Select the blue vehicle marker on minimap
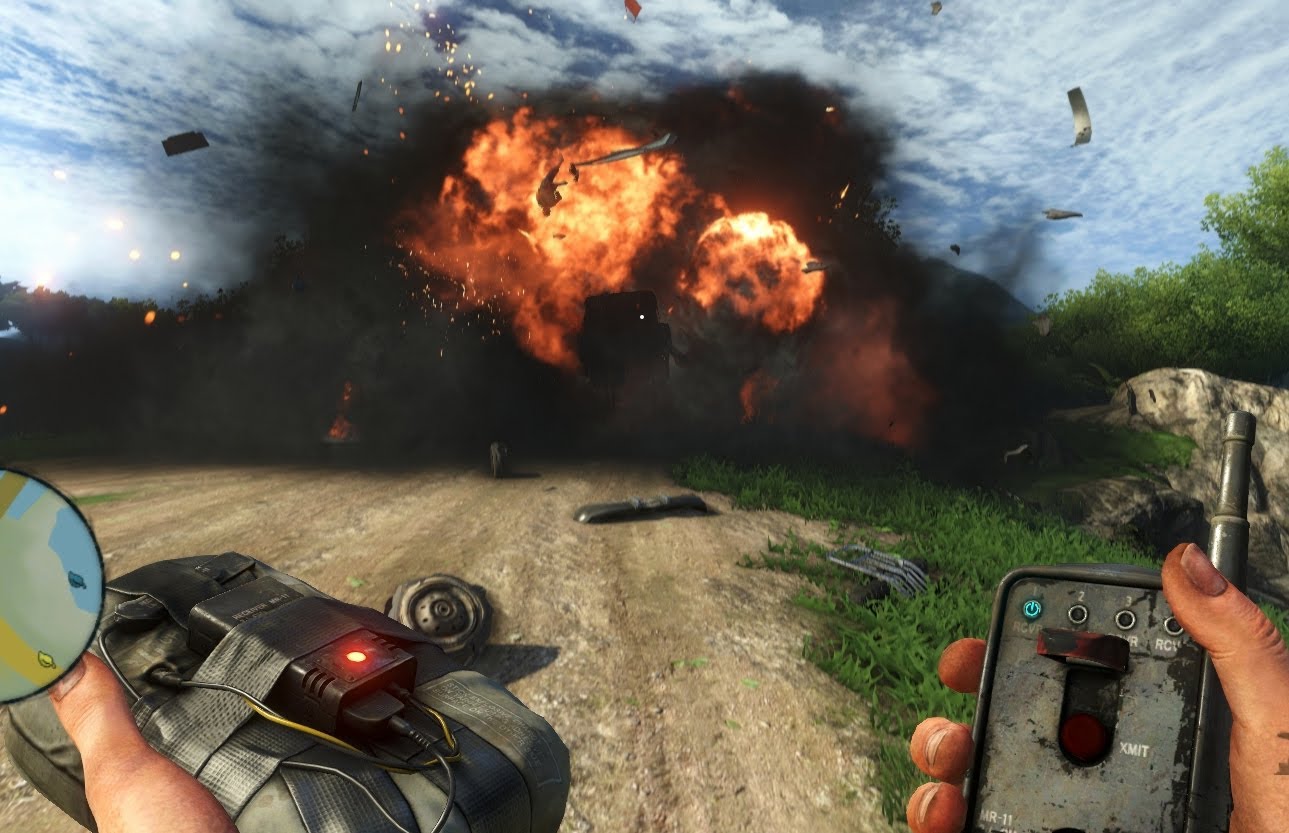The height and width of the screenshot is (833, 1289). [76, 579]
